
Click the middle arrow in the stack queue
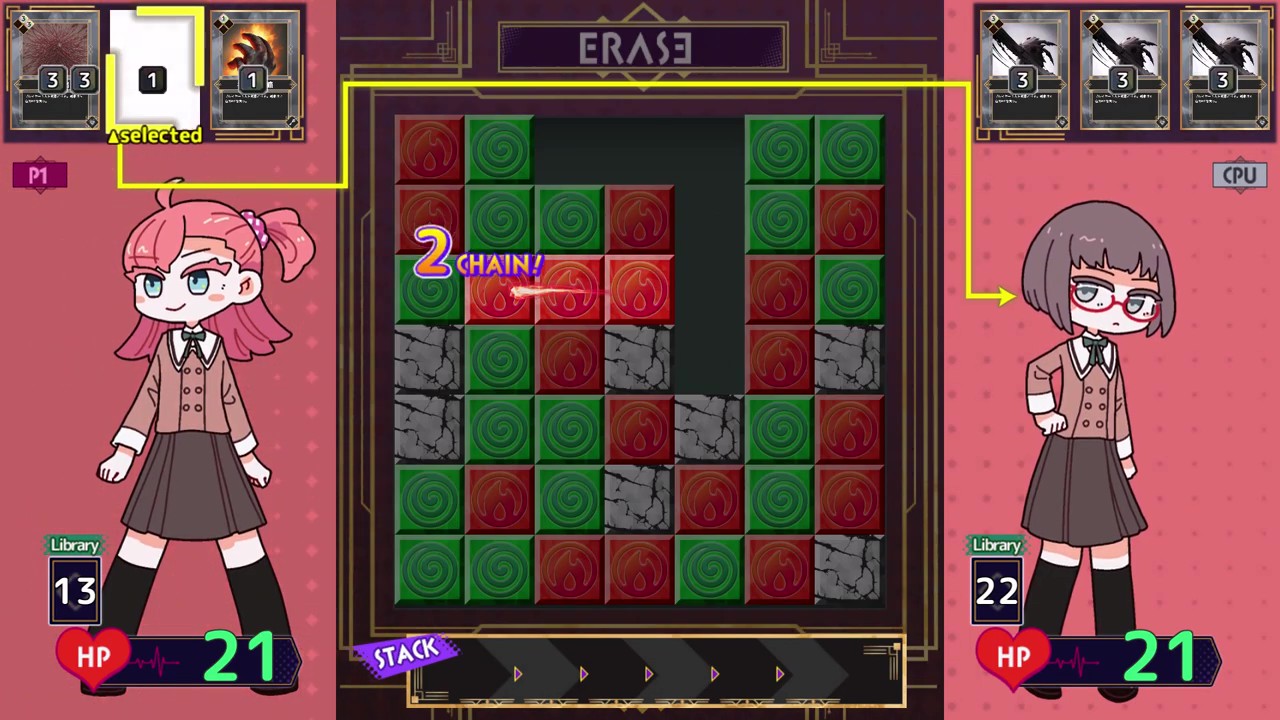point(648,674)
